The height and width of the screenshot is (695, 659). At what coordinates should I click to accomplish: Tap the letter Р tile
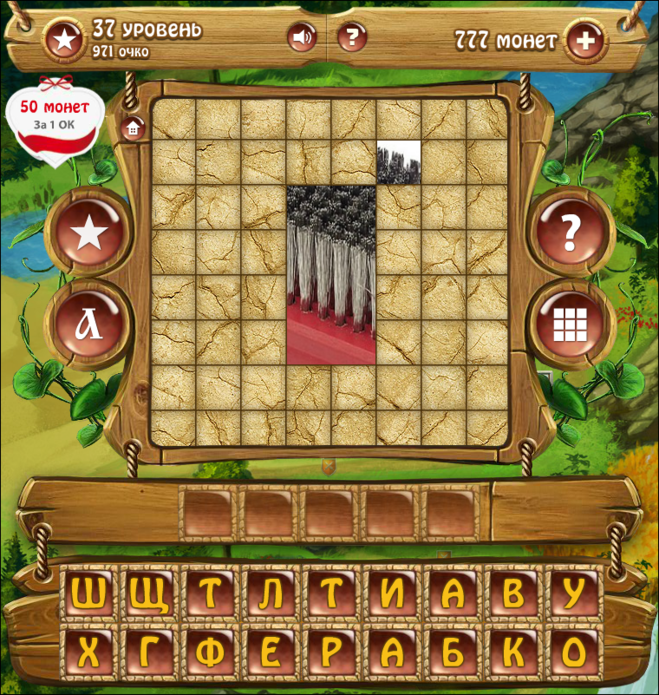tap(331, 654)
